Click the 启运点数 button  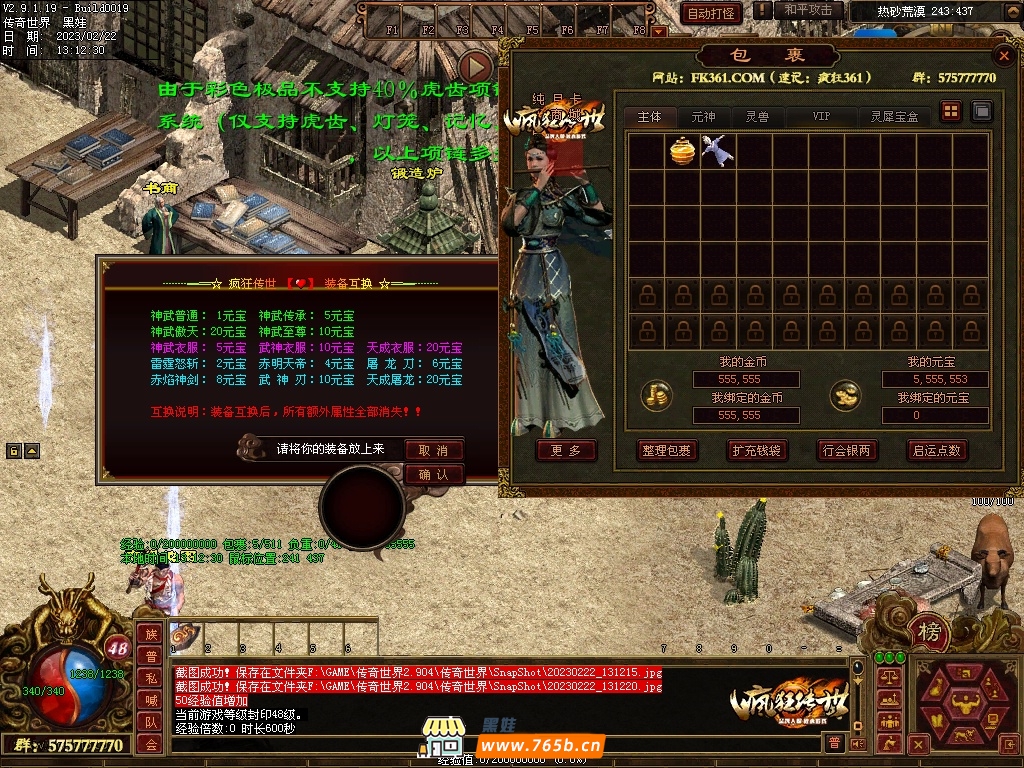(936, 450)
